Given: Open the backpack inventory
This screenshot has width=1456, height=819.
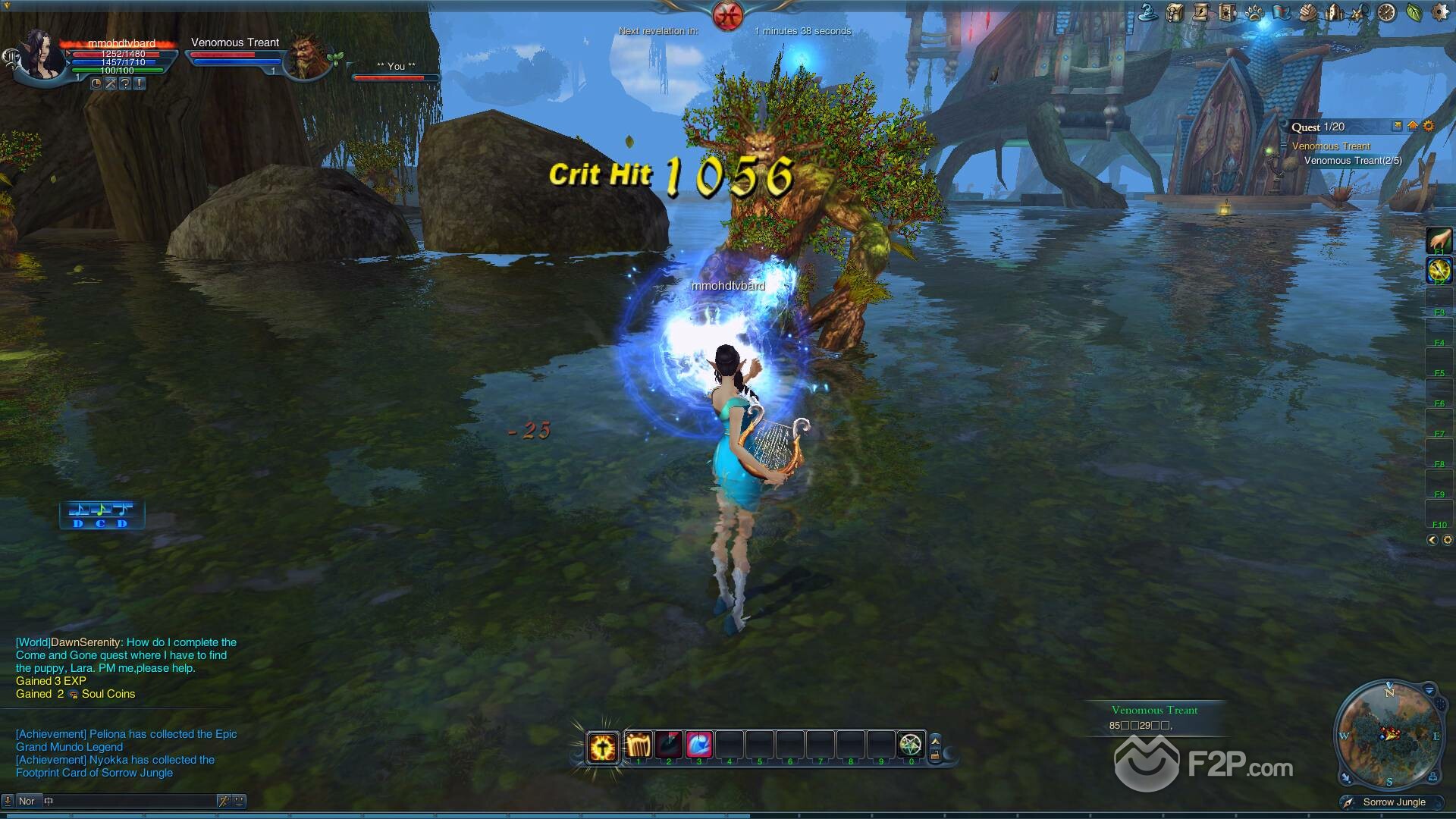Looking at the screenshot, I should (x=1175, y=12).
